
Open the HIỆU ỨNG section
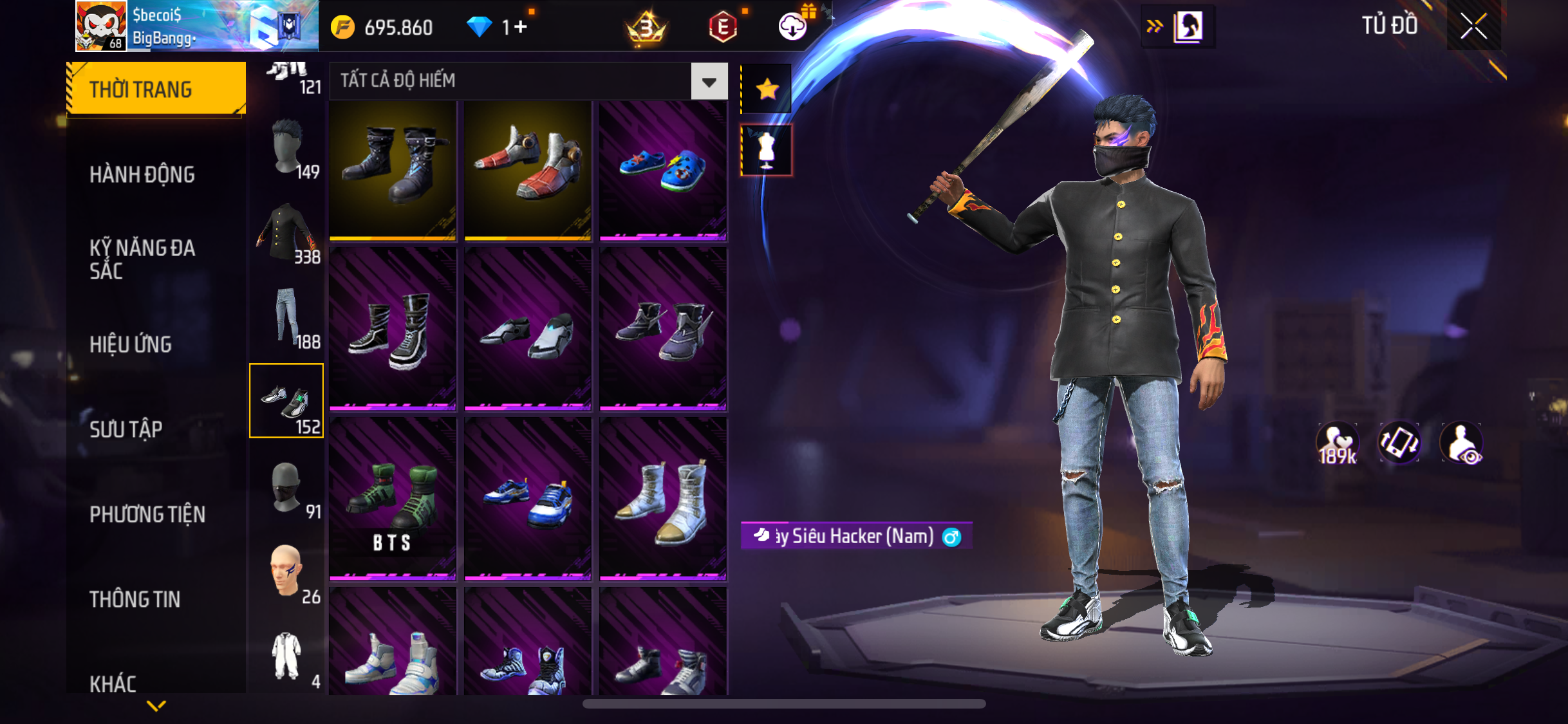(131, 344)
